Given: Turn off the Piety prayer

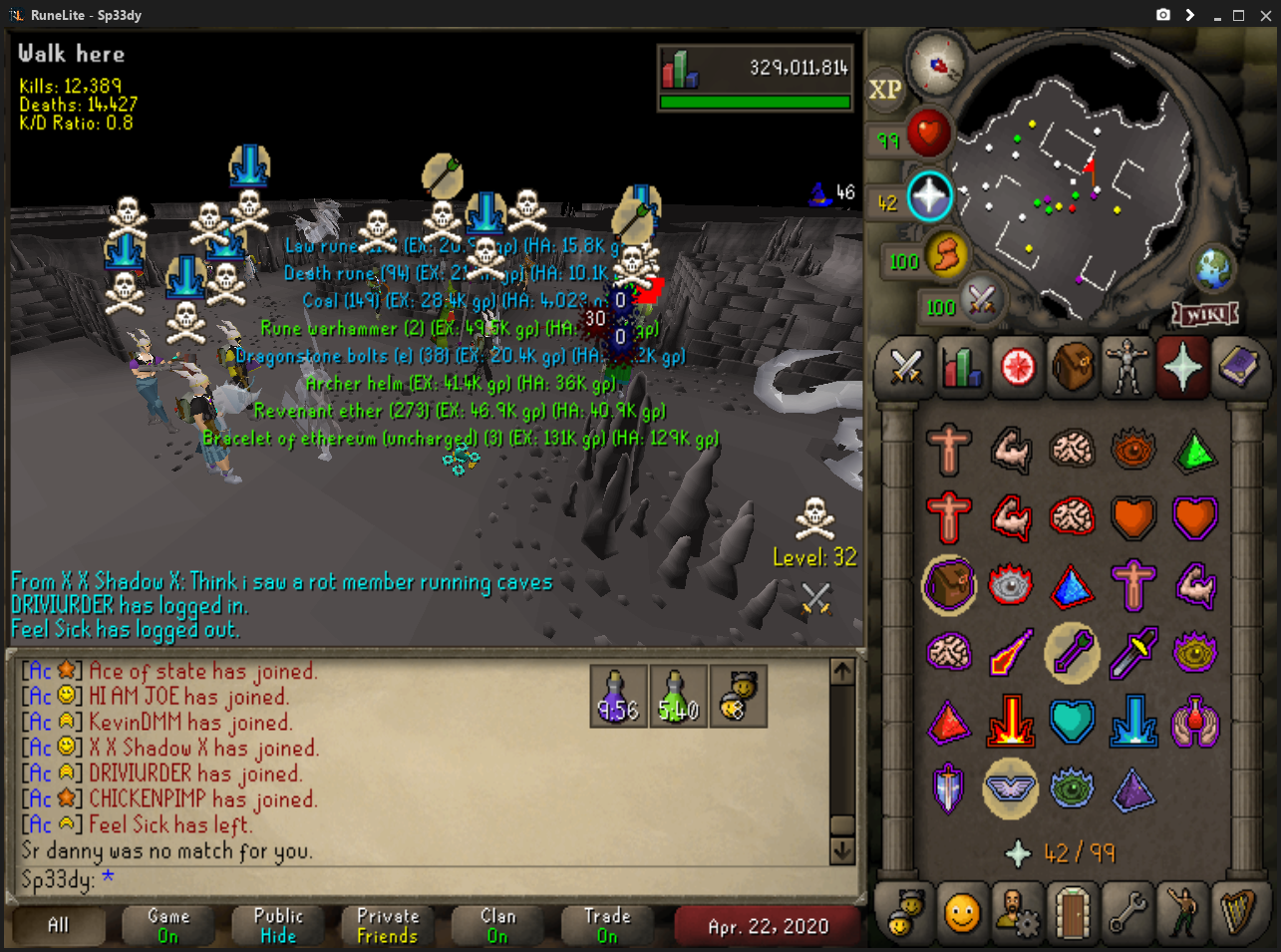Looking at the screenshot, I should tap(1011, 788).
